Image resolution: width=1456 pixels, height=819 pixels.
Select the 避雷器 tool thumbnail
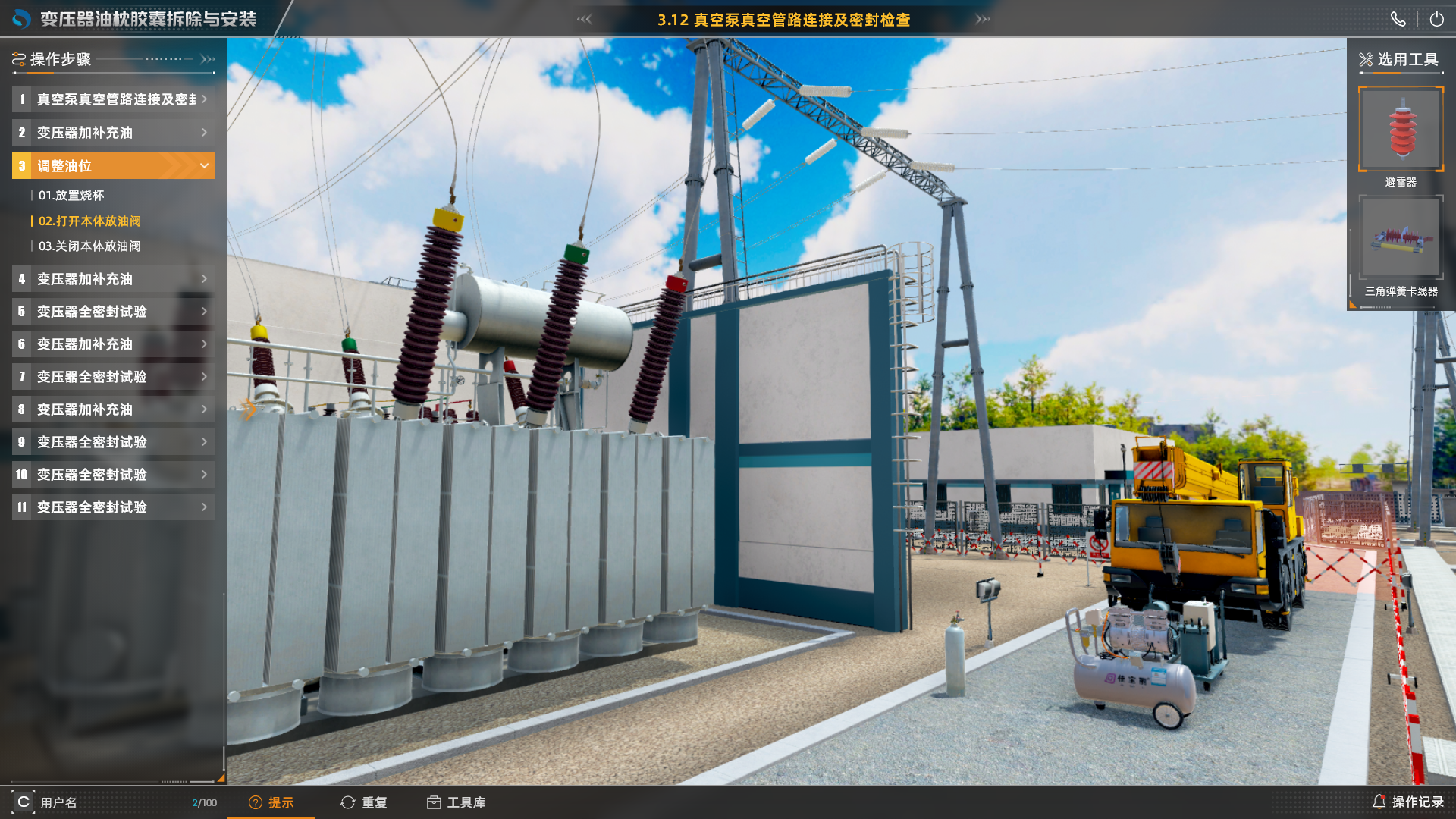[1401, 129]
